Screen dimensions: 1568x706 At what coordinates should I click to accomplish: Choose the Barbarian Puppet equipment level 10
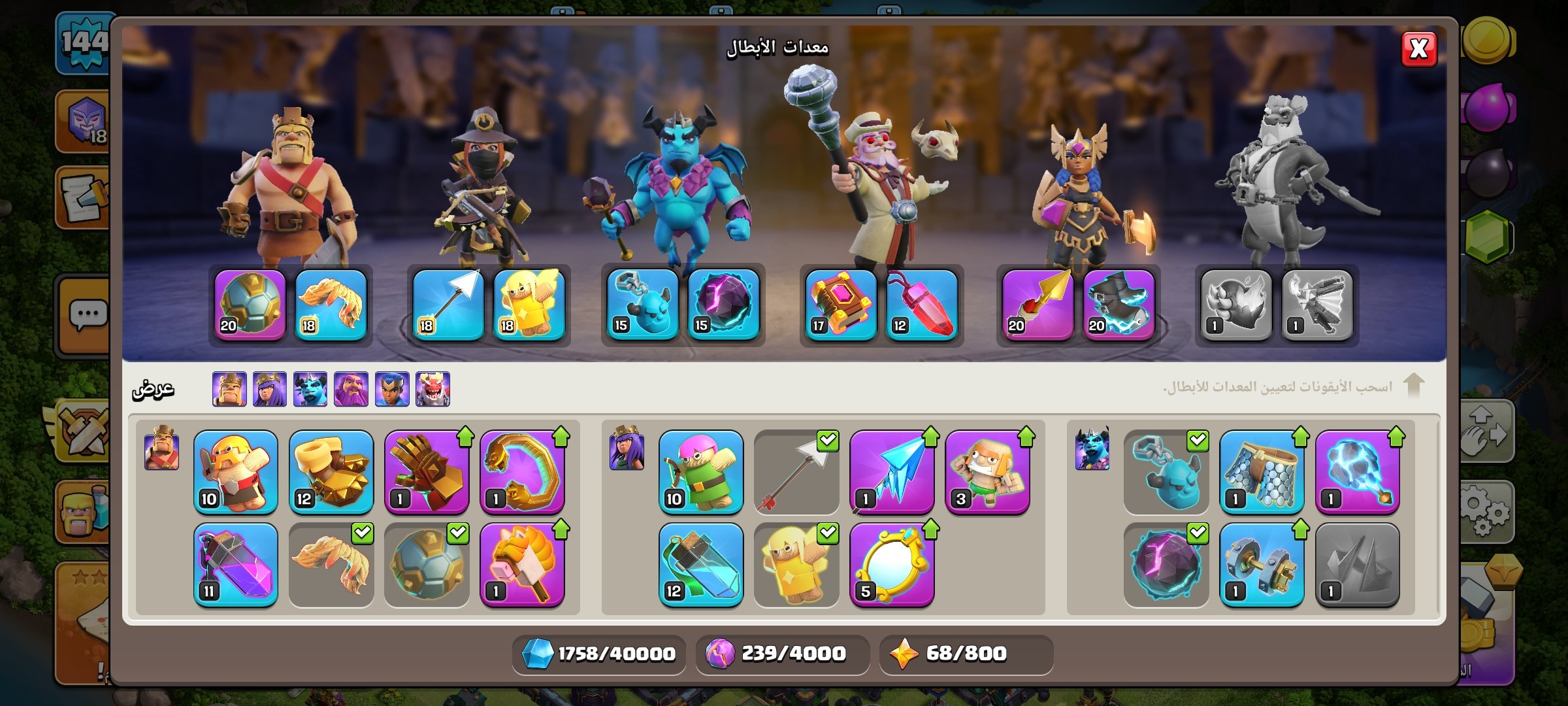point(236,472)
